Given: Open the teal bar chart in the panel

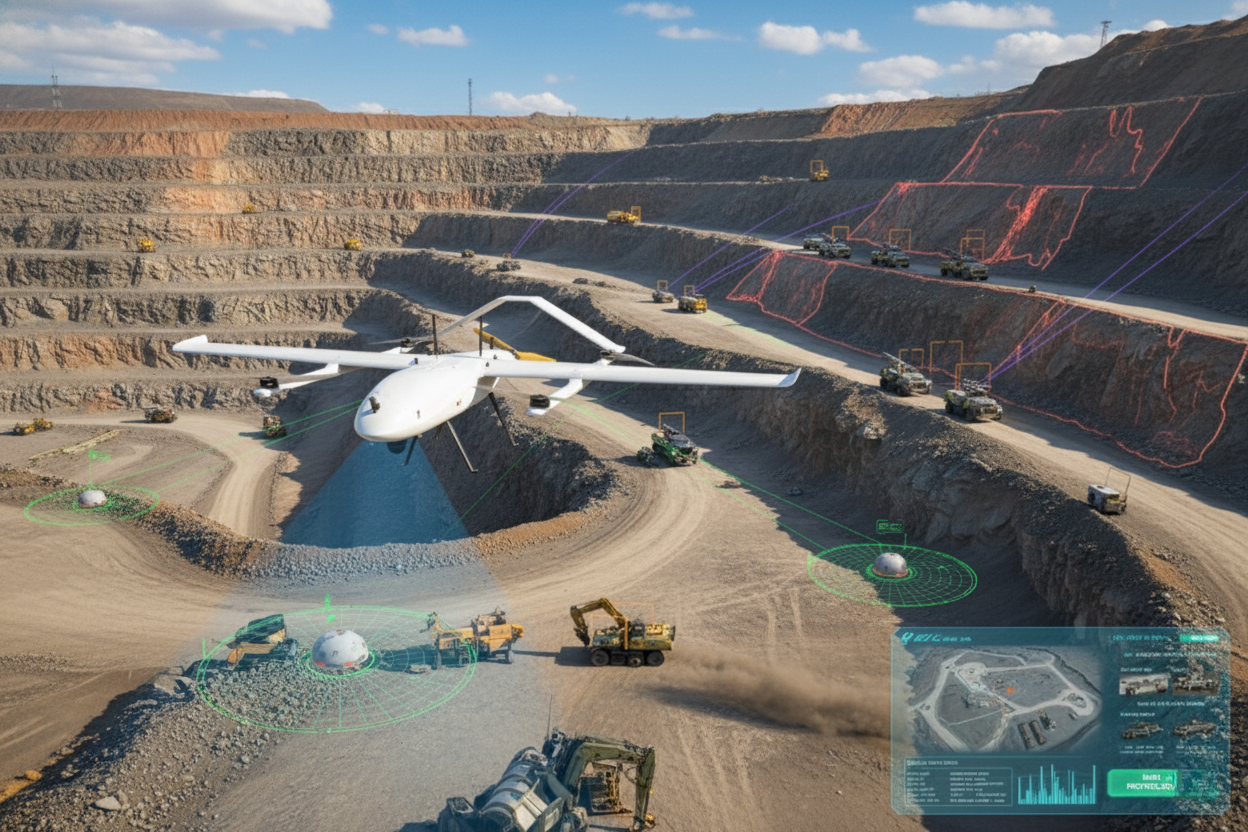Looking at the screenshot, I should coord(1056,785).
